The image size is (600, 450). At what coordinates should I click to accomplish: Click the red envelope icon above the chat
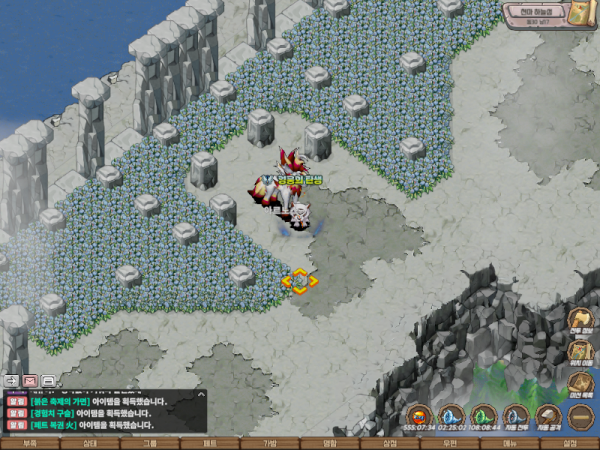[x=30, y=381]
